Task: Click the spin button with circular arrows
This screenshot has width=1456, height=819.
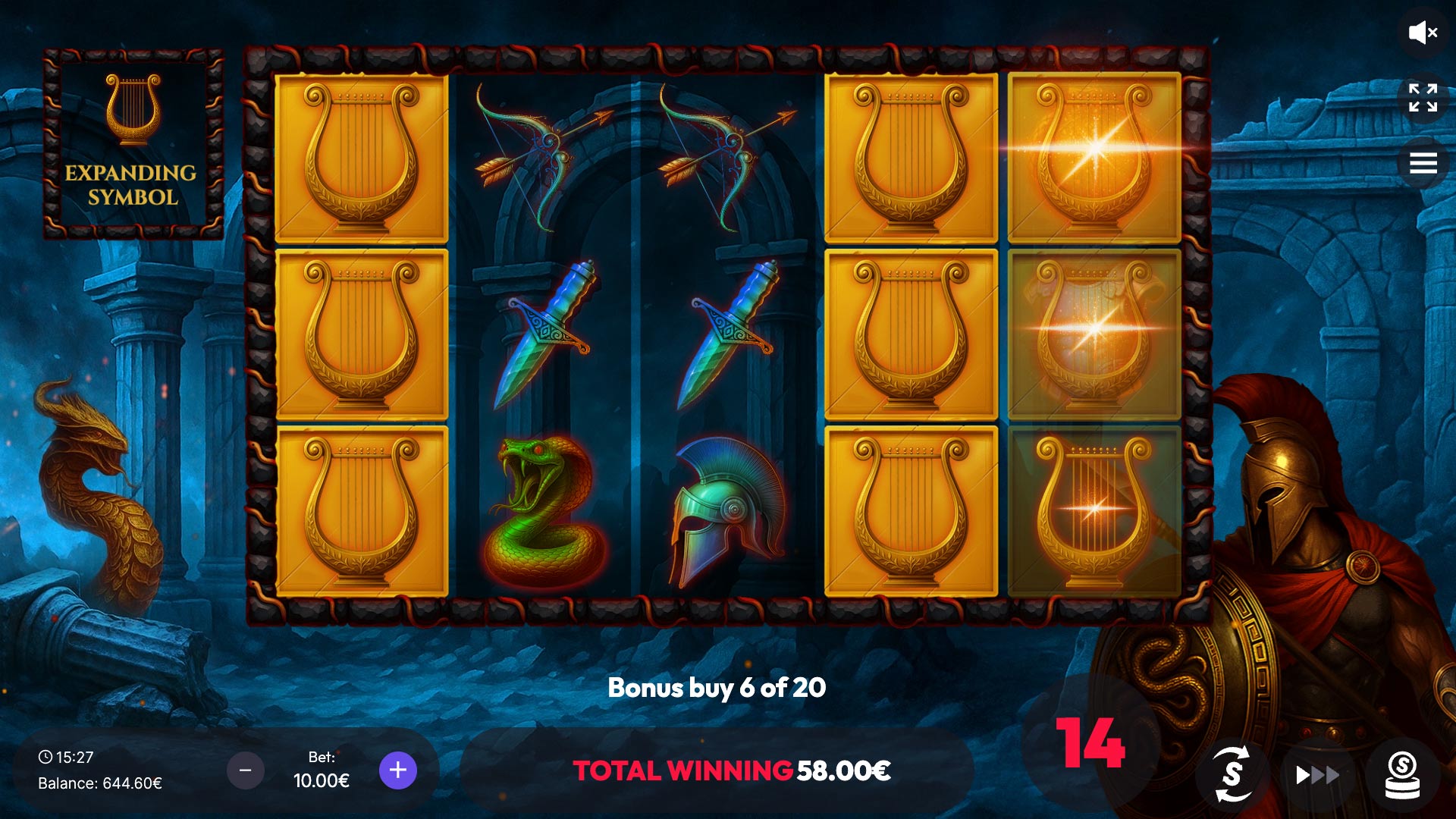Action: pos(1232,774)
